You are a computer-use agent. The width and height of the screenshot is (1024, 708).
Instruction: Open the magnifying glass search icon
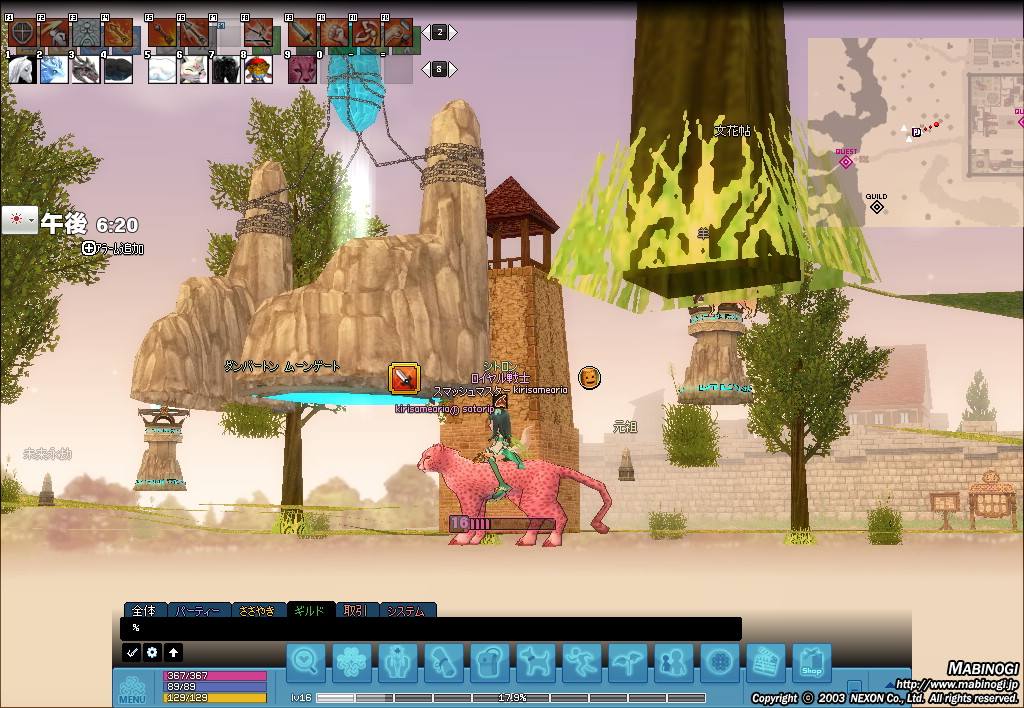point(306,663)
